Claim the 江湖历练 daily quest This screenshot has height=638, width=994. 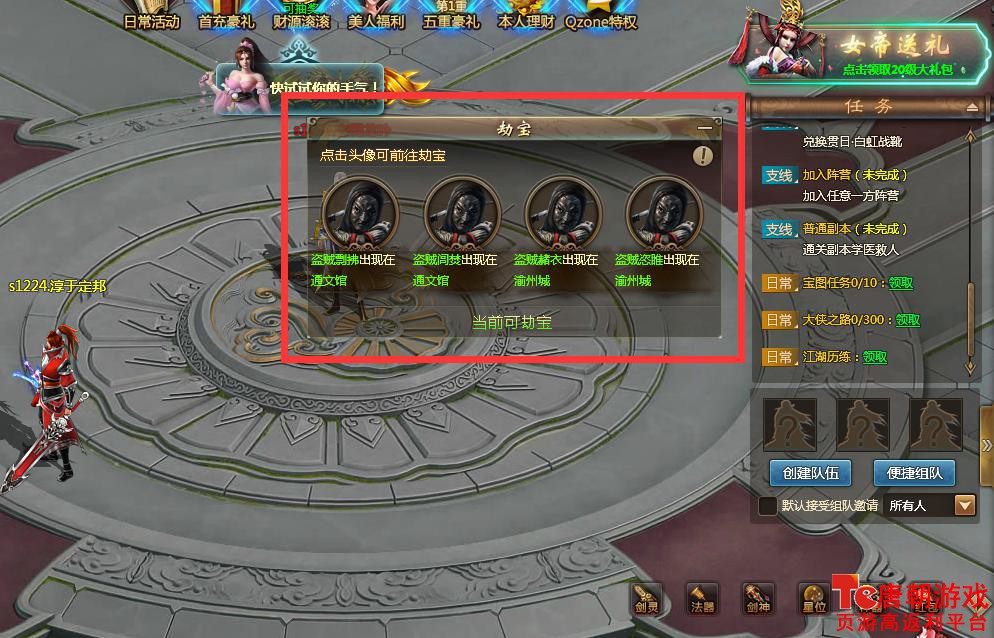tap(875, 357)
